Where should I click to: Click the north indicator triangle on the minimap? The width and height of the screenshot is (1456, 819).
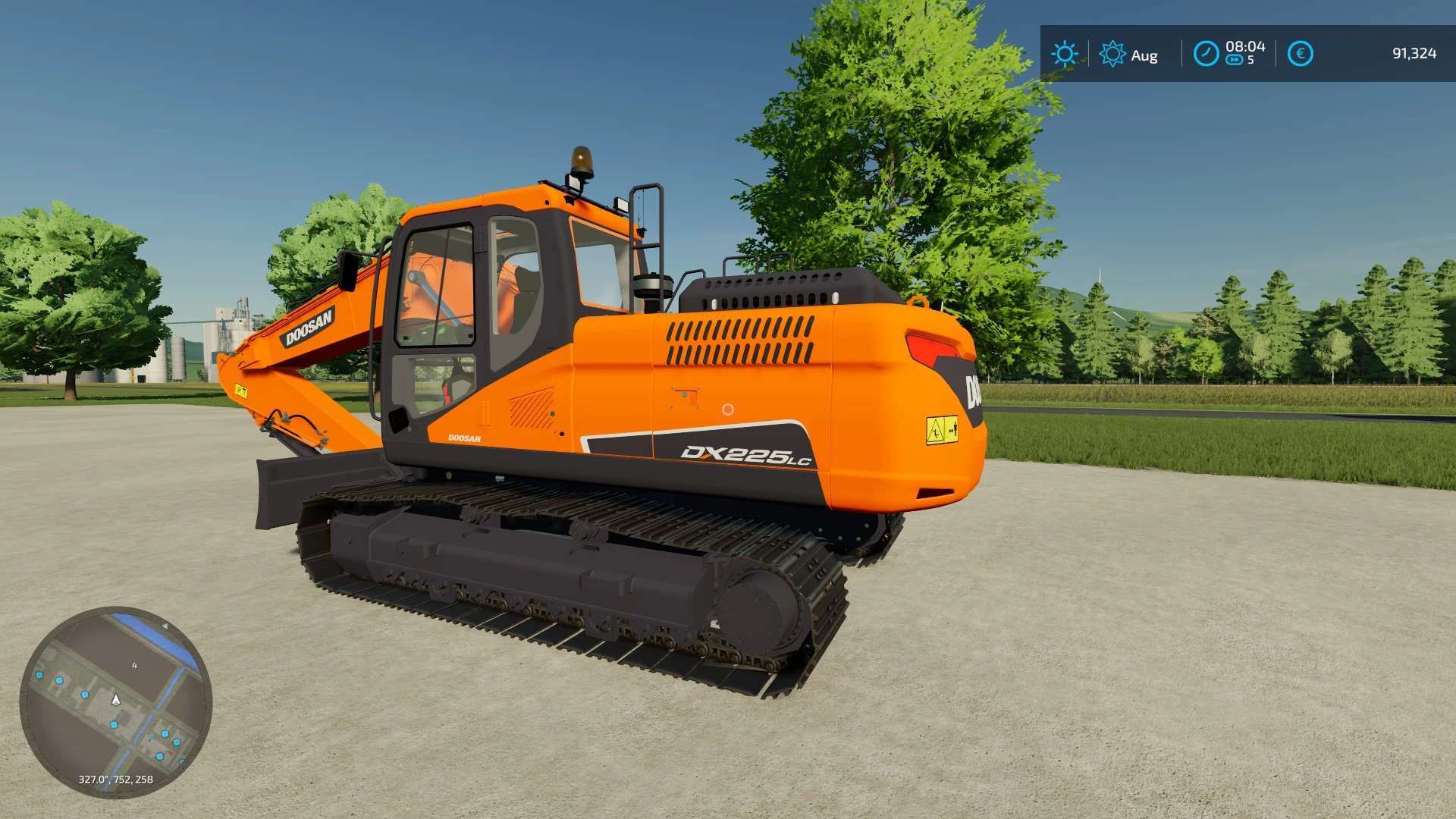tap(165, 626)
